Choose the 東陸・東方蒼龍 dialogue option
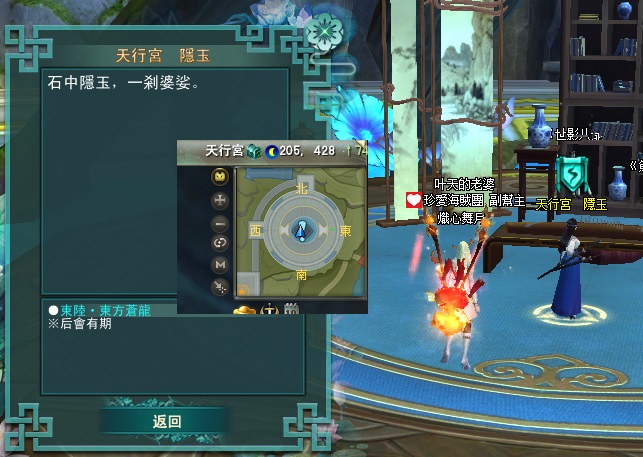Screen dimensions: 643x457 pyautogui.click(x=102, y=310)
